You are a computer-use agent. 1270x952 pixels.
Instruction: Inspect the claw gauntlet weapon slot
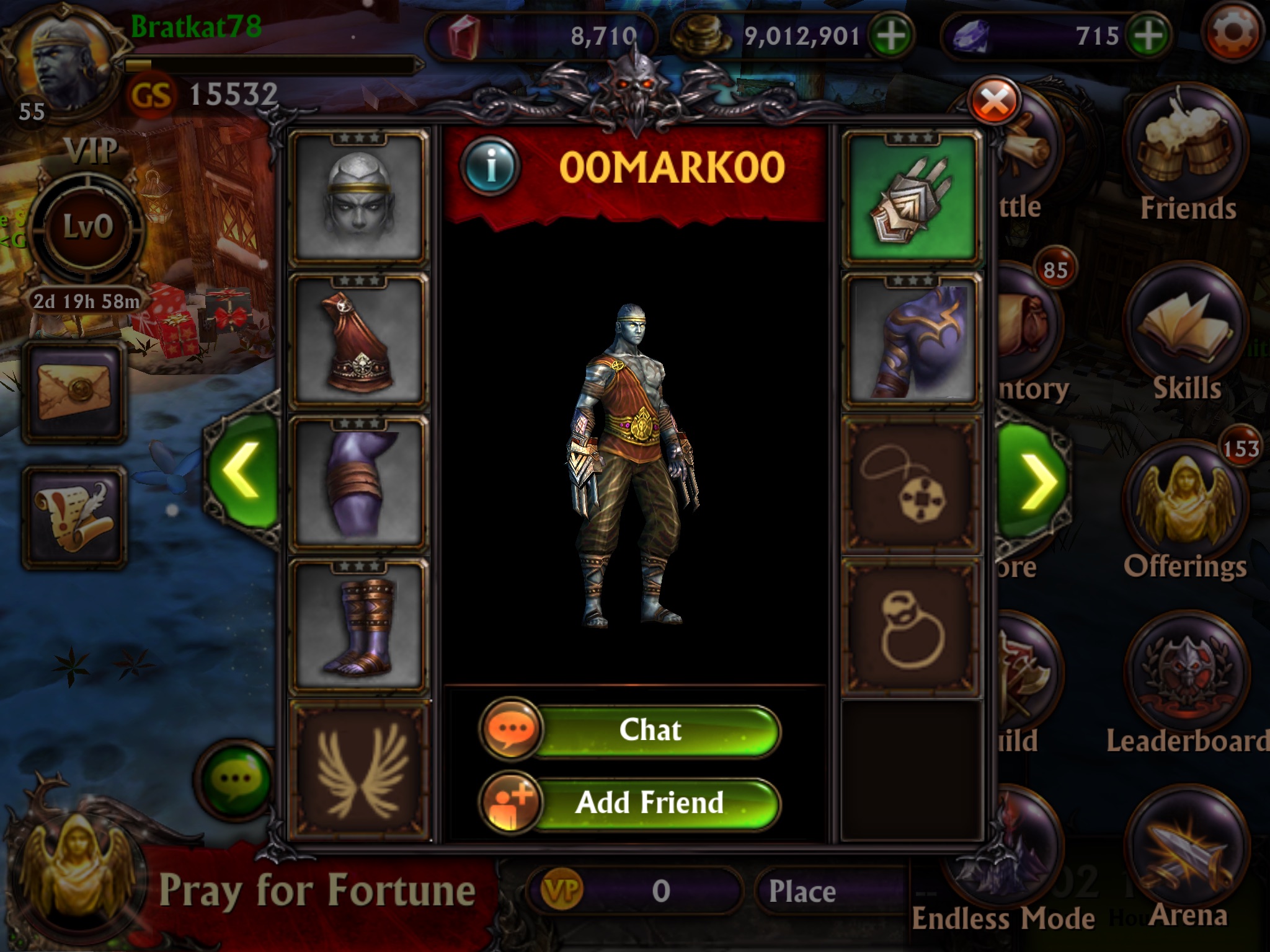point(911,200)
